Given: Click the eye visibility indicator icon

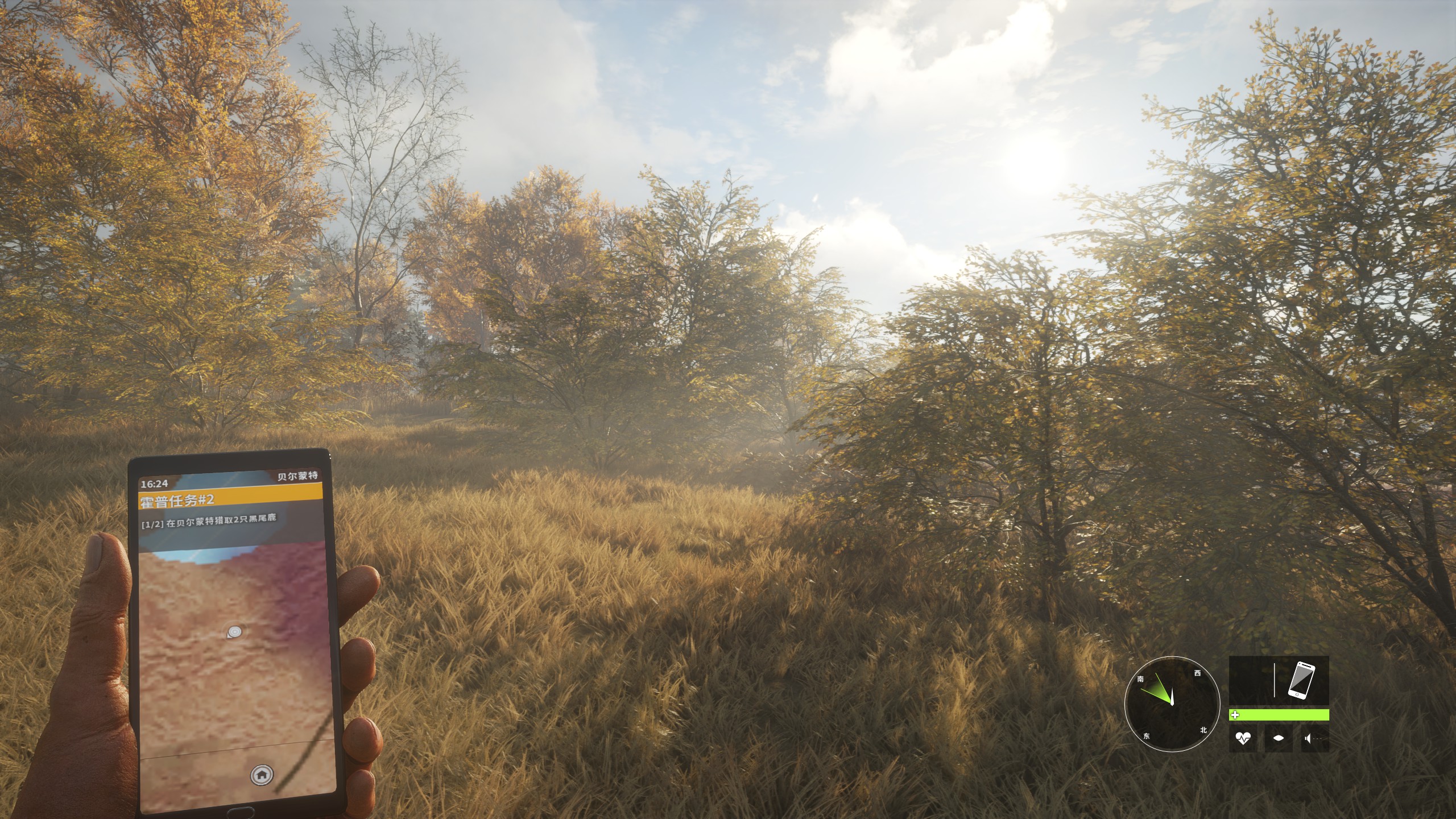Looking at the screenshot, I should 1279,739.
